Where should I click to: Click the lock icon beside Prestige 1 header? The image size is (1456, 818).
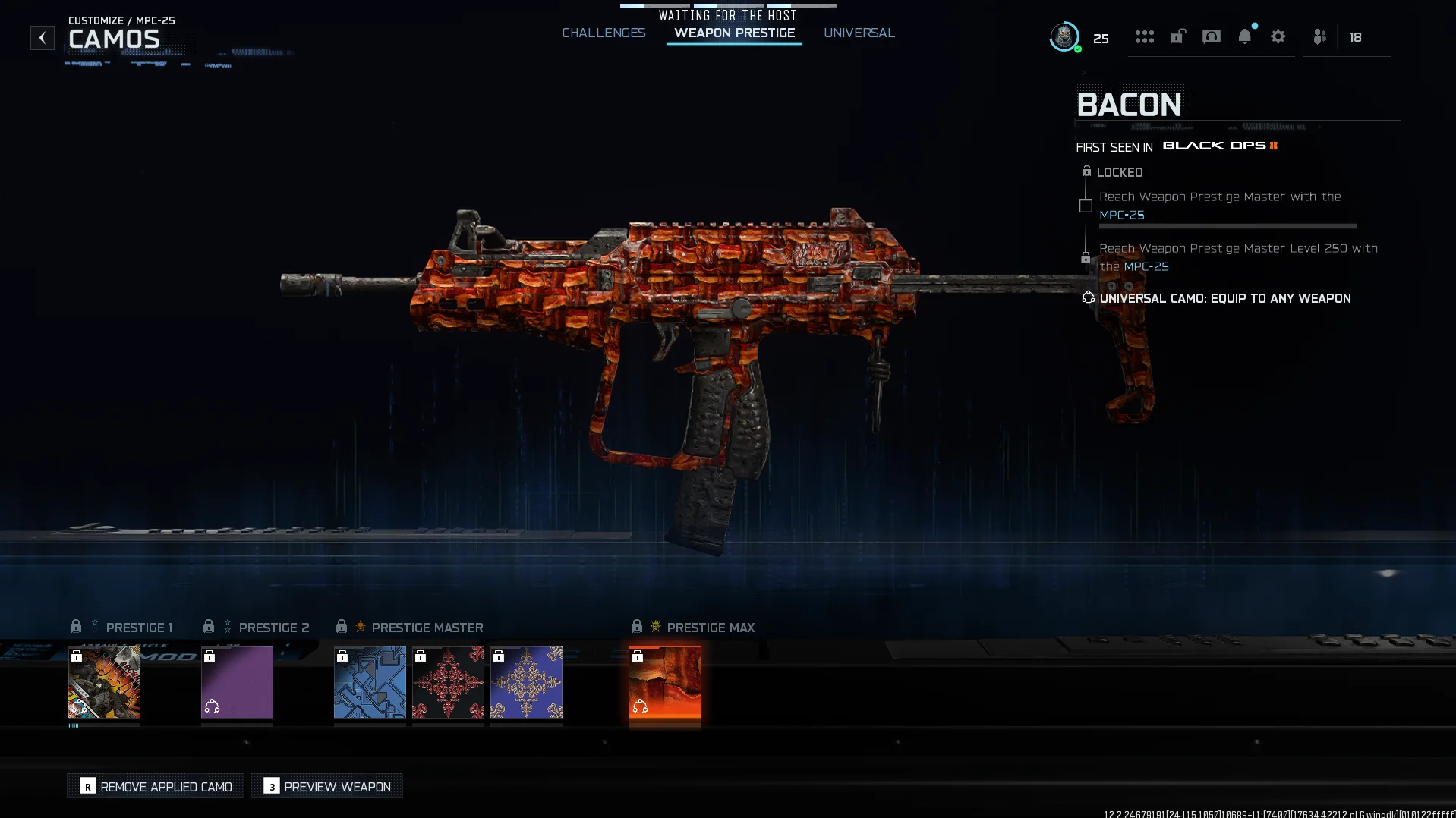coord(76,626)
